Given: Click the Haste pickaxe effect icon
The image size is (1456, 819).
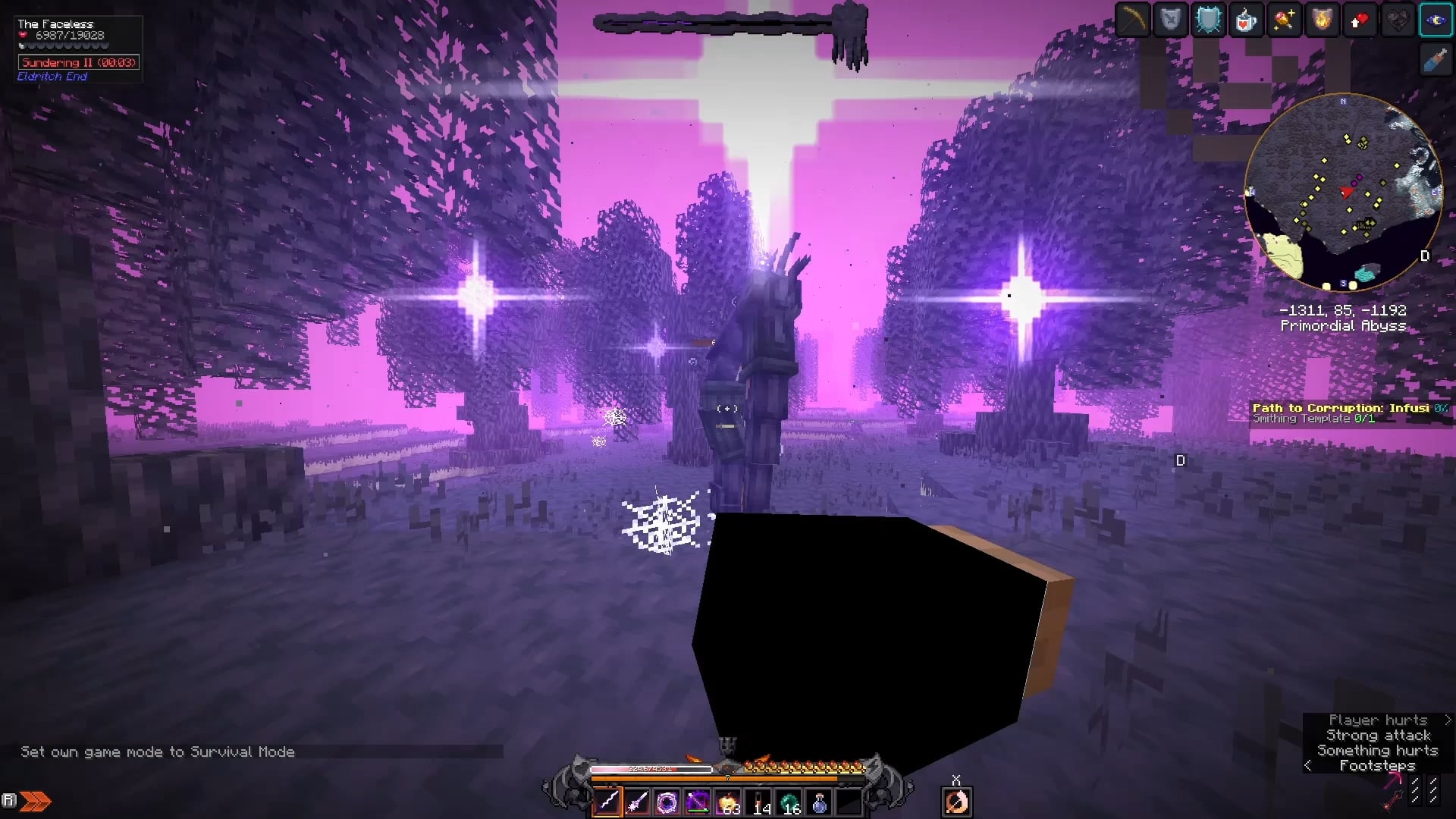Looking at the screenshot, I should pos(1132,20).
